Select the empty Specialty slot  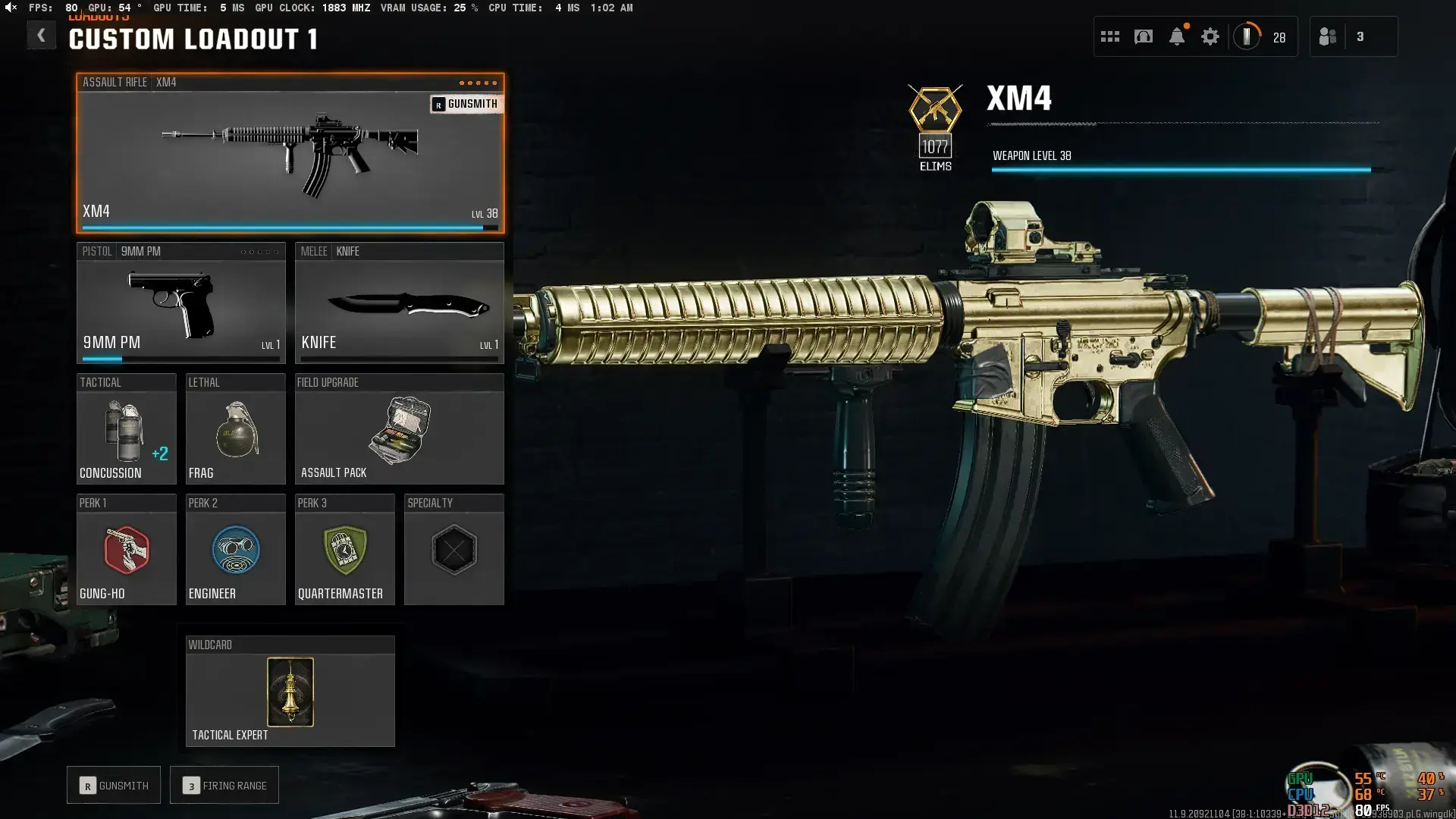[453, 550]
